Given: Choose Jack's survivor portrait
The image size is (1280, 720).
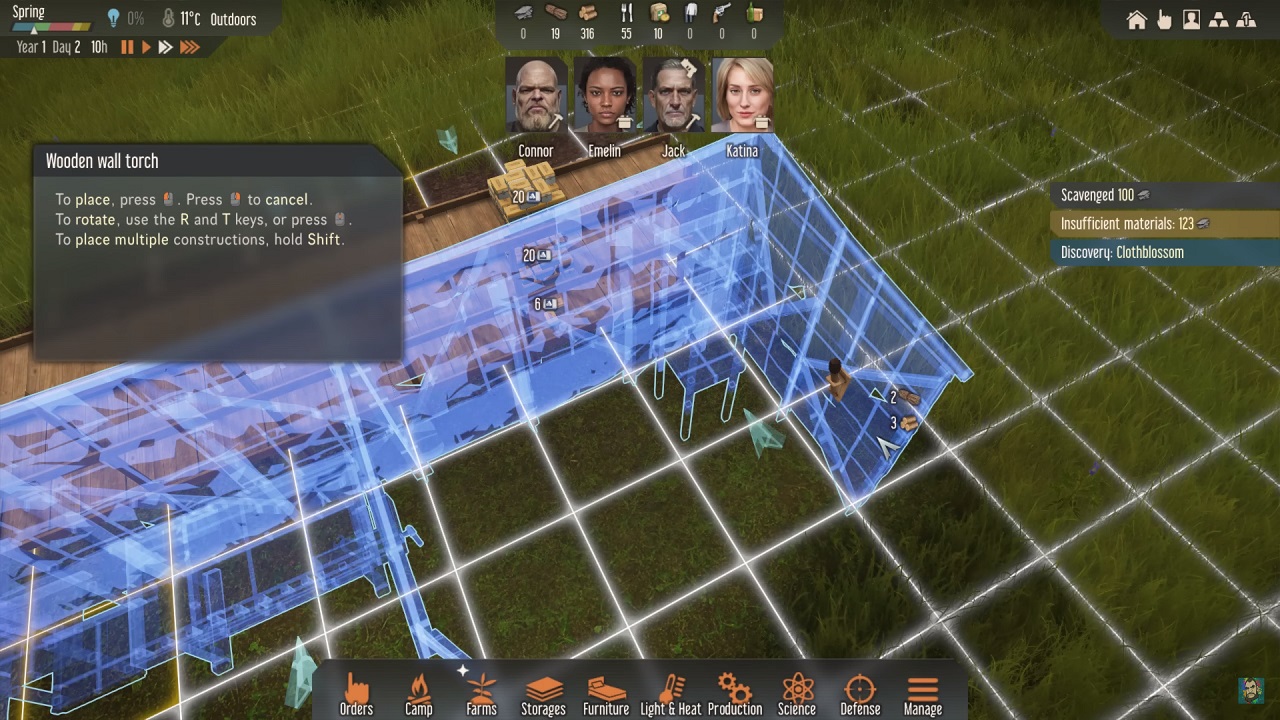Looking at the screenshot, I should click(673, 96).
